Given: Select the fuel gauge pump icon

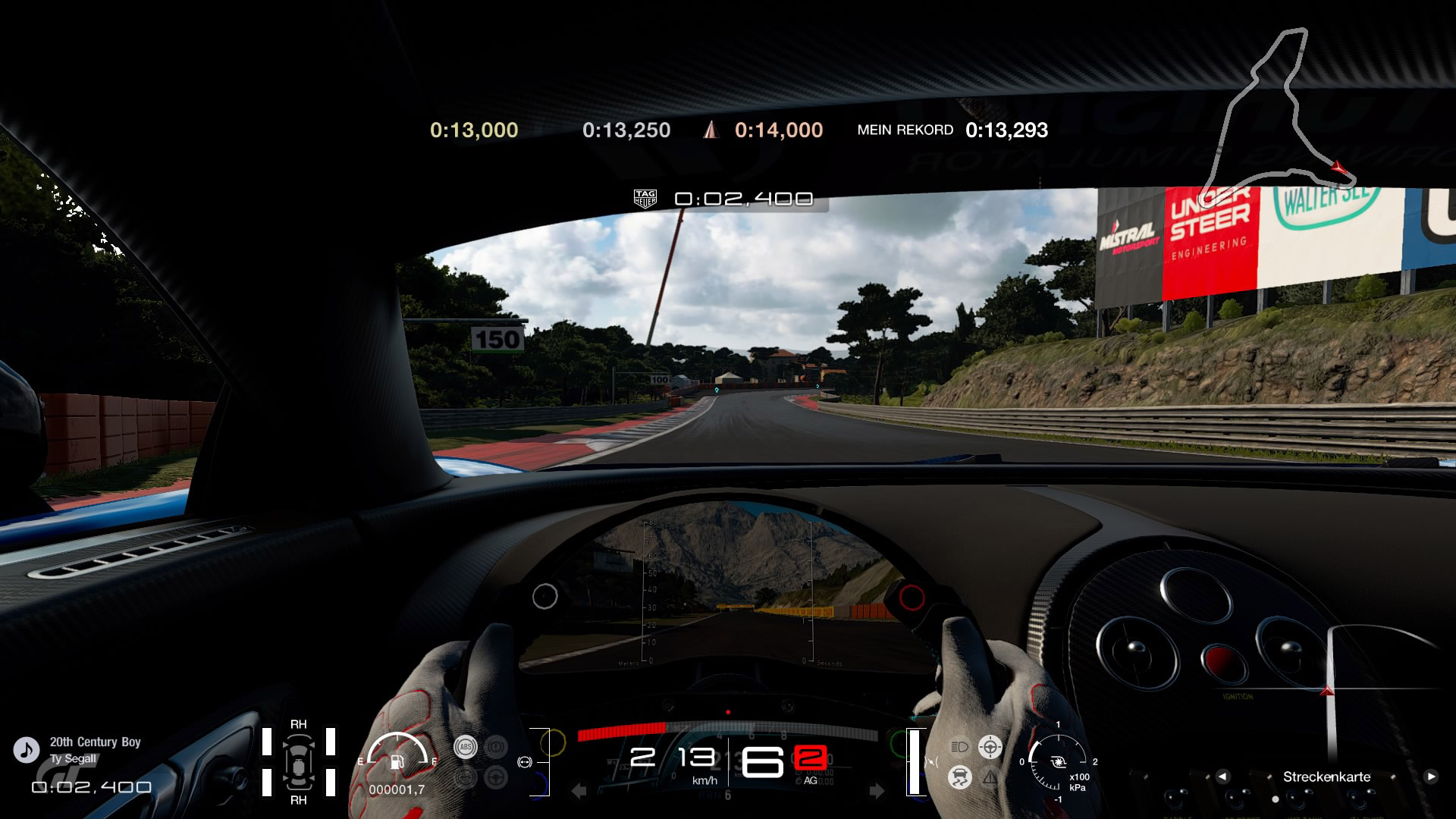Looking at the screenshot, I should pyautogui.click(x=397, y=761).
